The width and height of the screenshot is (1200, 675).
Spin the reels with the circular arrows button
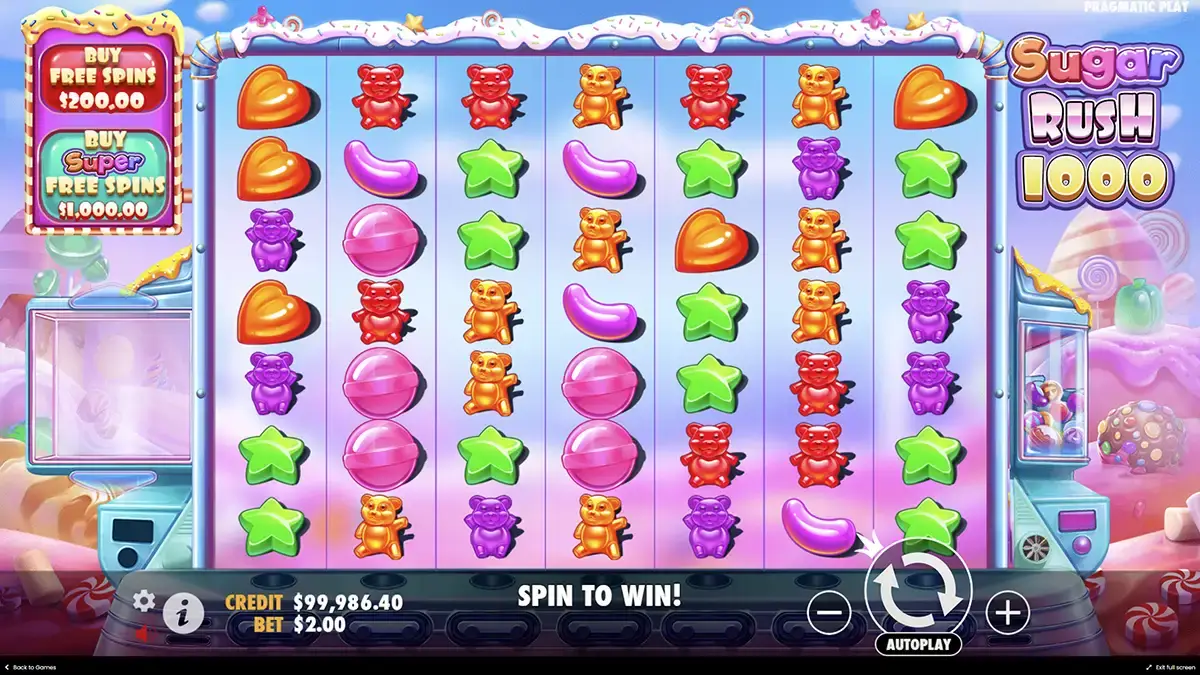click(x=918, y=591)
